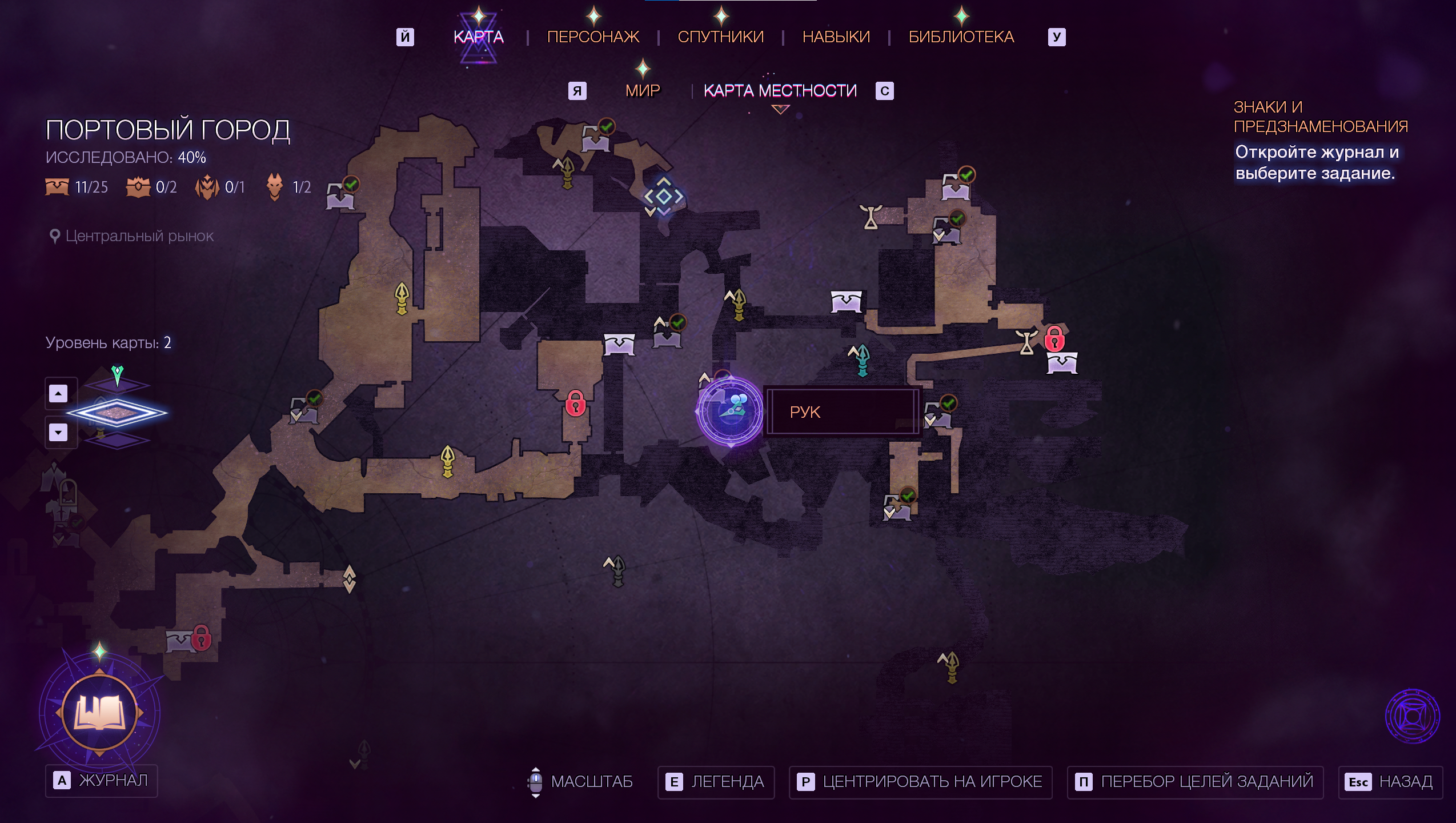
Task: Click Перебор целей заданий button
Action: pos(1195,782)
